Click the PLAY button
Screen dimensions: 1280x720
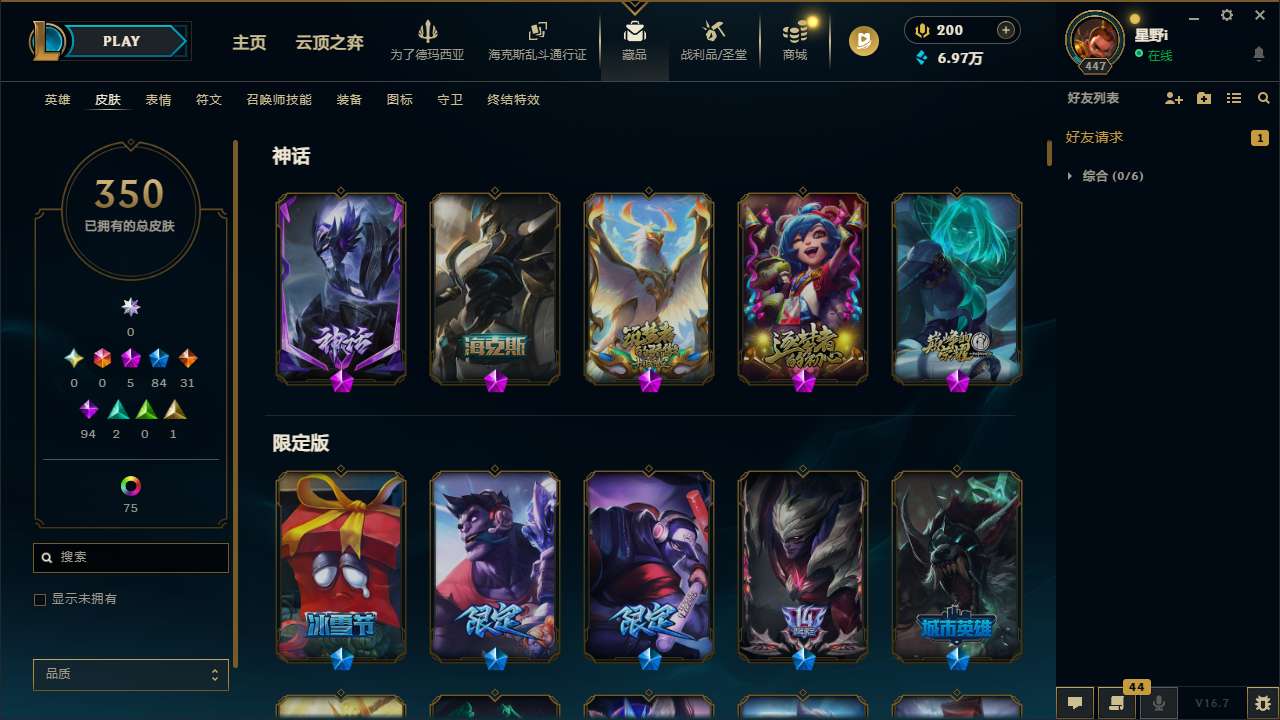tap(121, 41)
